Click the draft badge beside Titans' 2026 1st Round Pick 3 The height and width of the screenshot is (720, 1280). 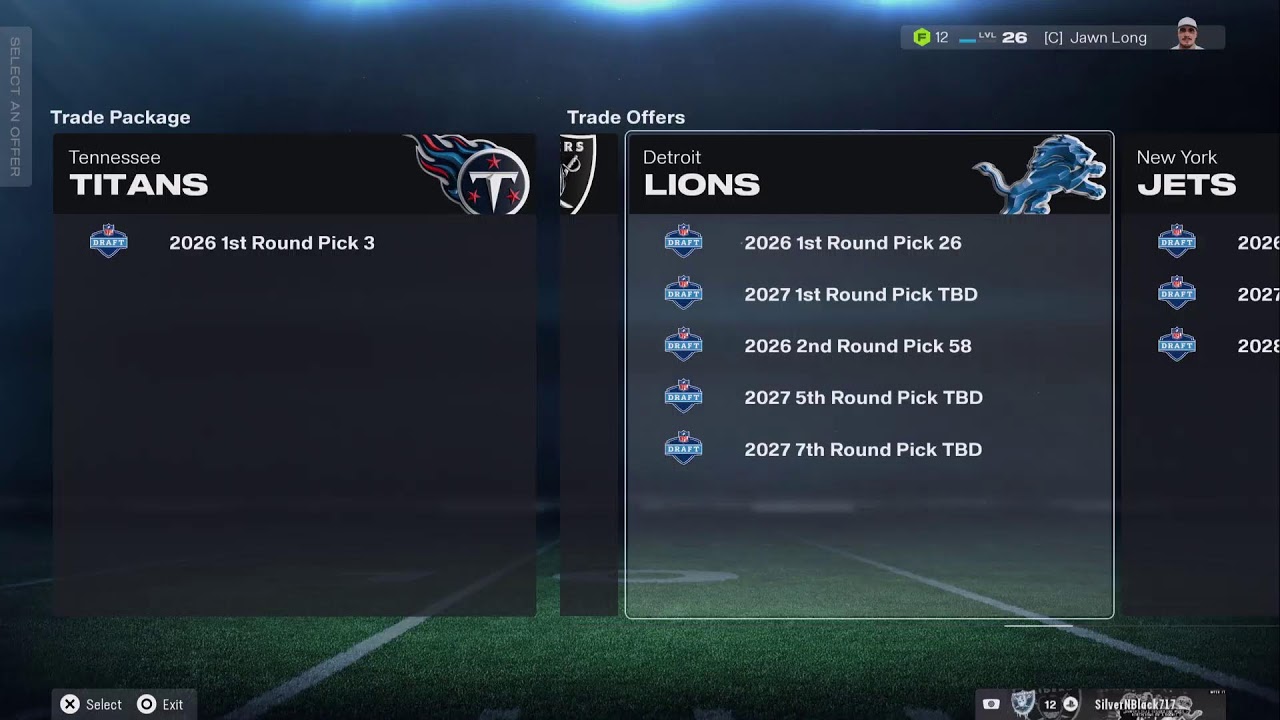(109, 242)
